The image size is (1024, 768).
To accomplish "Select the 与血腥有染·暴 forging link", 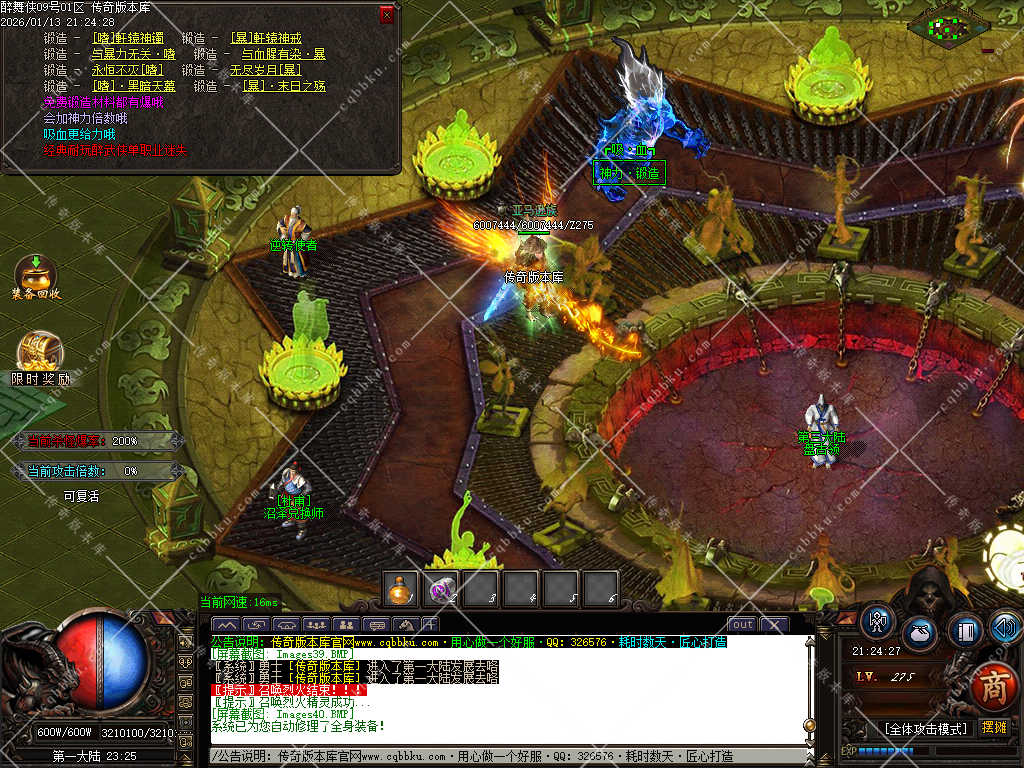I will click(283, 54).
